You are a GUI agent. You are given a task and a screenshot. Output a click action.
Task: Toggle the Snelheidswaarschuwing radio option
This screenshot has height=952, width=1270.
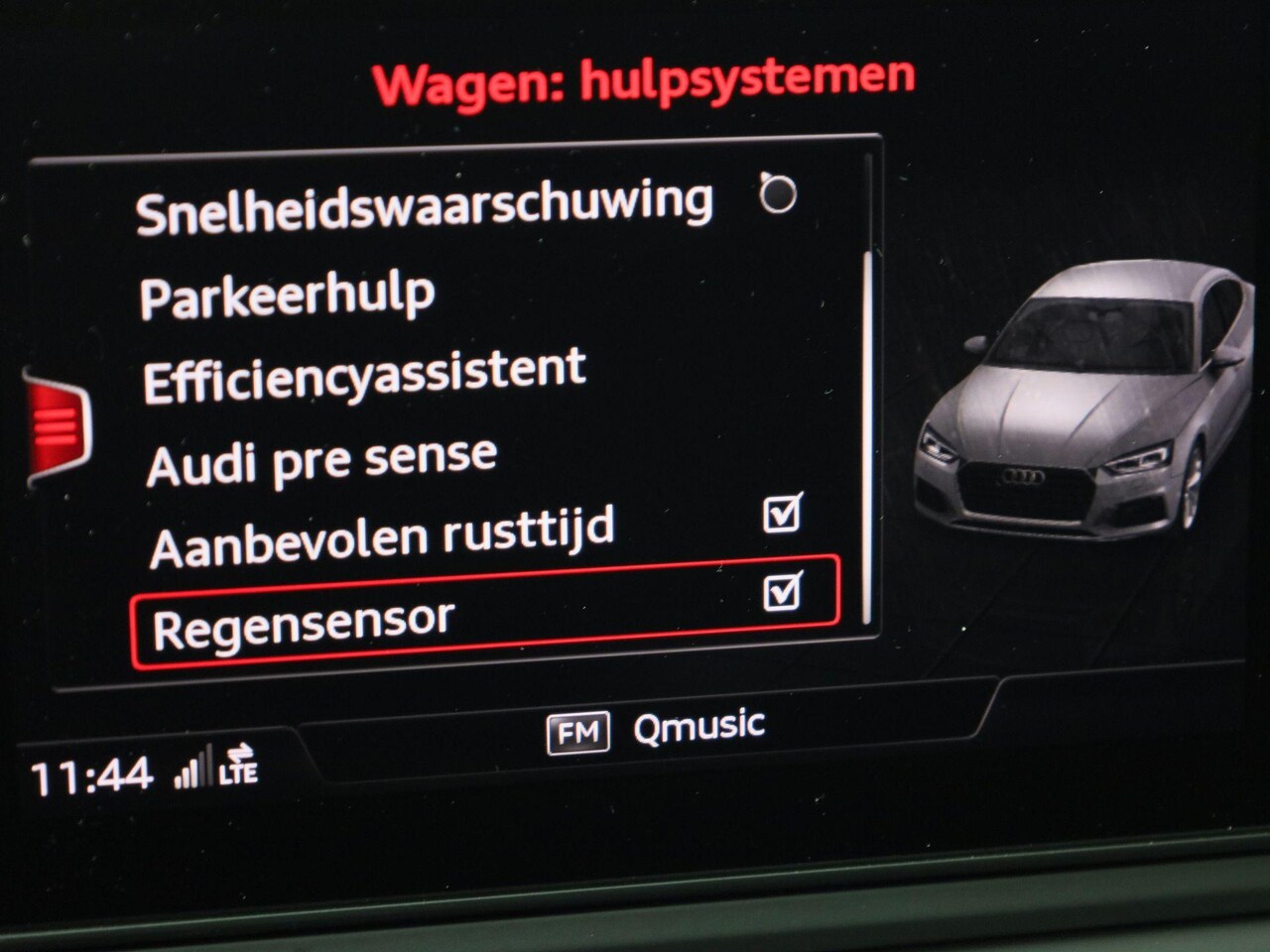pyautogui.click(x=778, y=193)
